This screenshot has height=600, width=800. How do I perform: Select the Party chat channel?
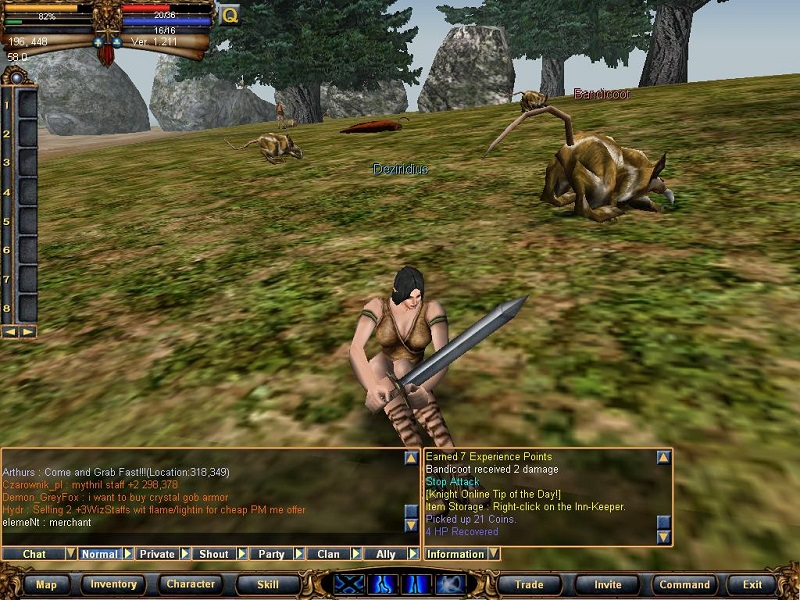[x=271, y=554]
